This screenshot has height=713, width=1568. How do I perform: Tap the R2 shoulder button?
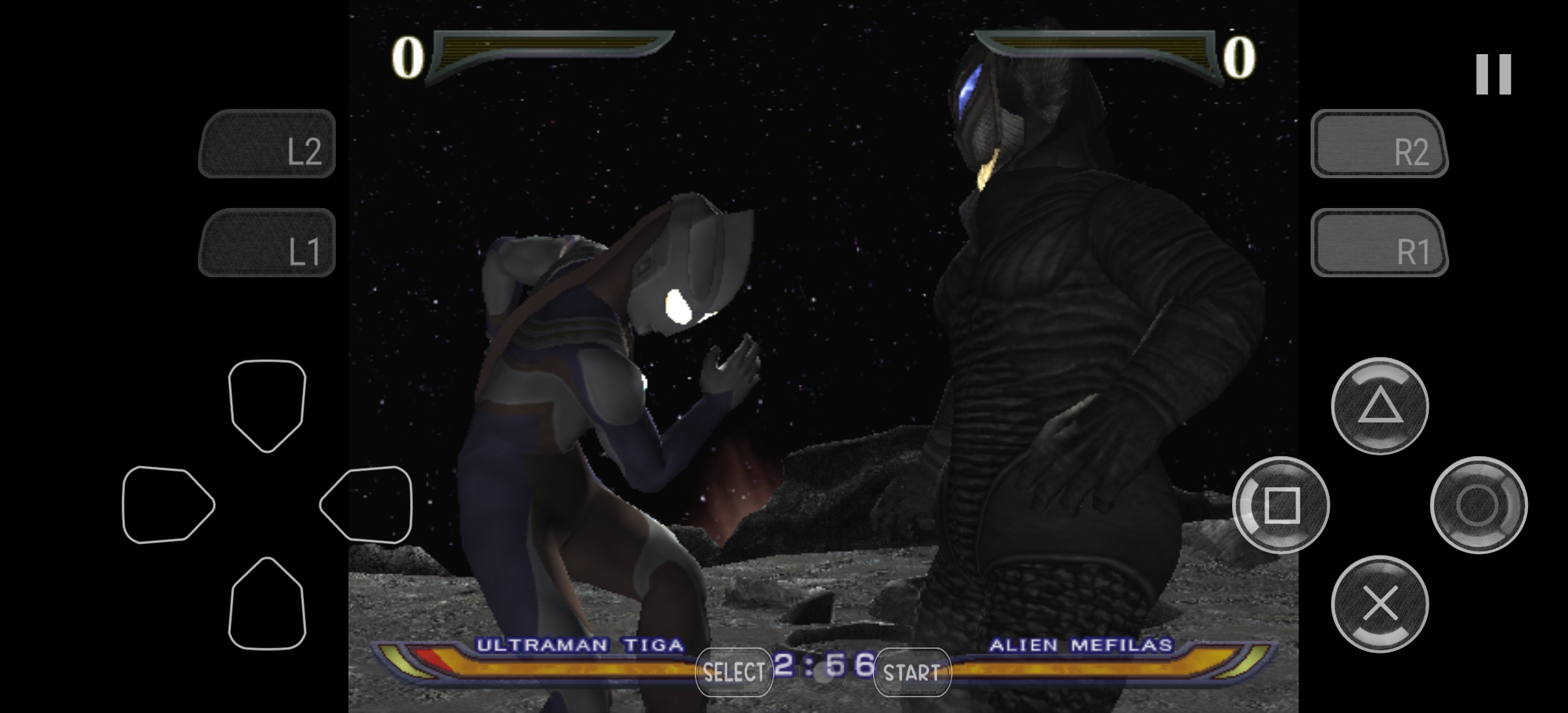coord(1379,144)
